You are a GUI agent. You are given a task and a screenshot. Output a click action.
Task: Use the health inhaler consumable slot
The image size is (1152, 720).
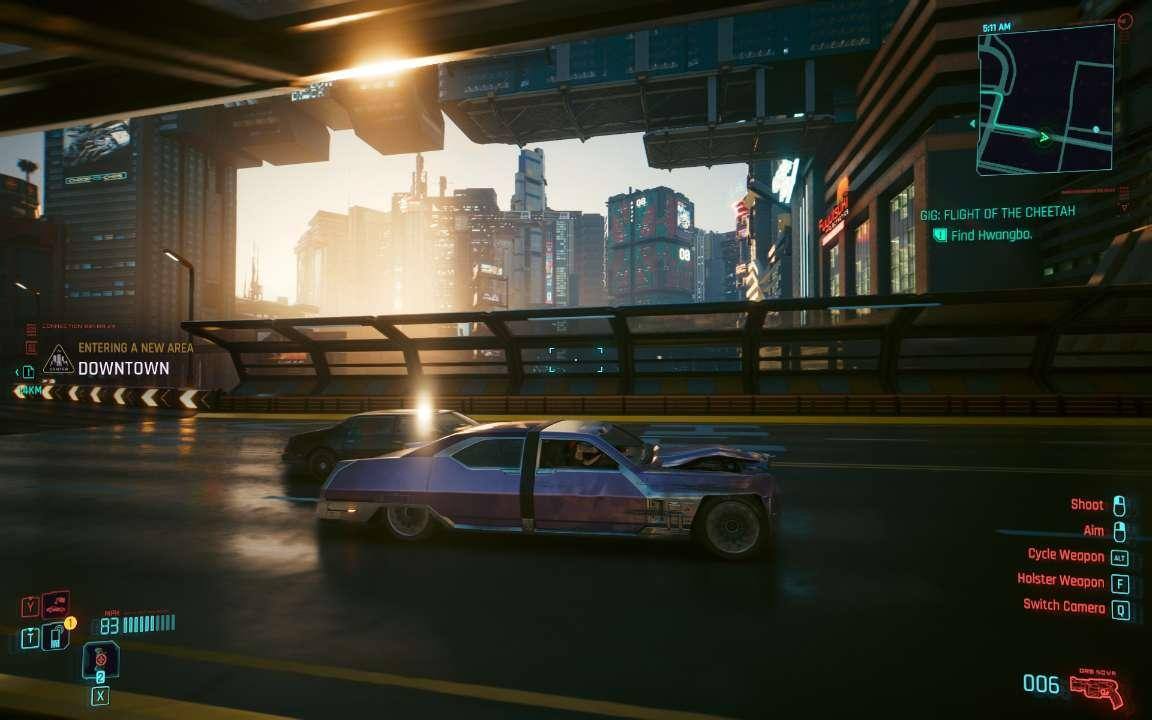[x=100, y=660]
